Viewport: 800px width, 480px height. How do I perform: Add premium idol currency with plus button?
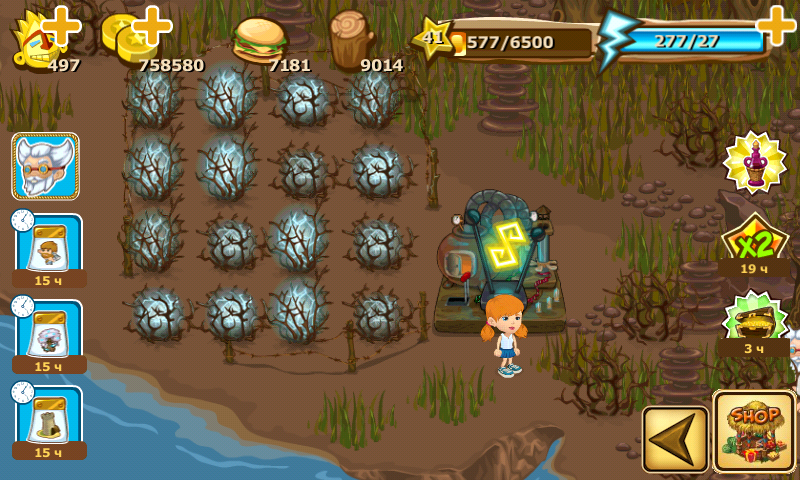click(62, 25)
